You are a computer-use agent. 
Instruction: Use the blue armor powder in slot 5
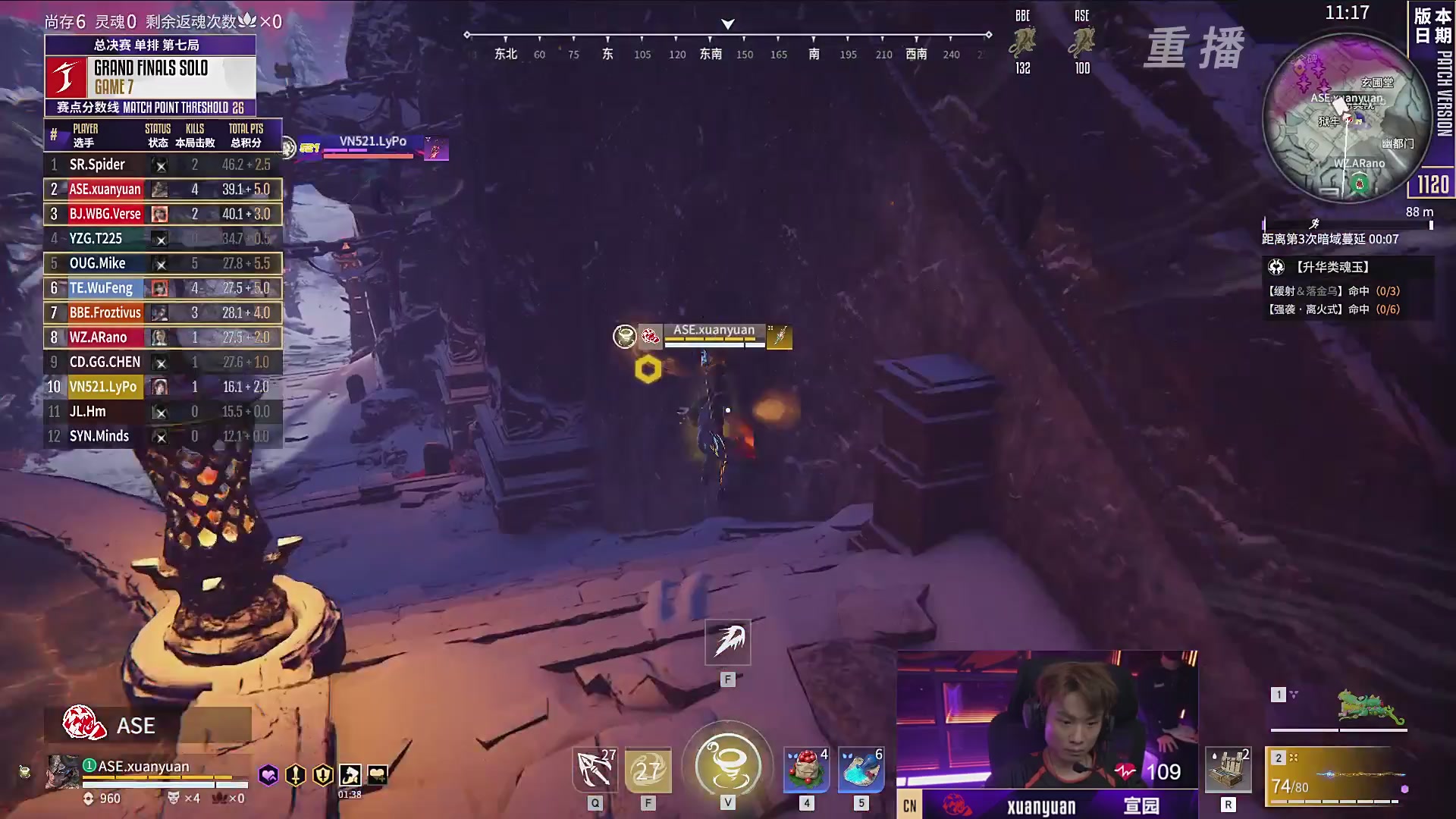pyautogui.click(x=861, y=770)
